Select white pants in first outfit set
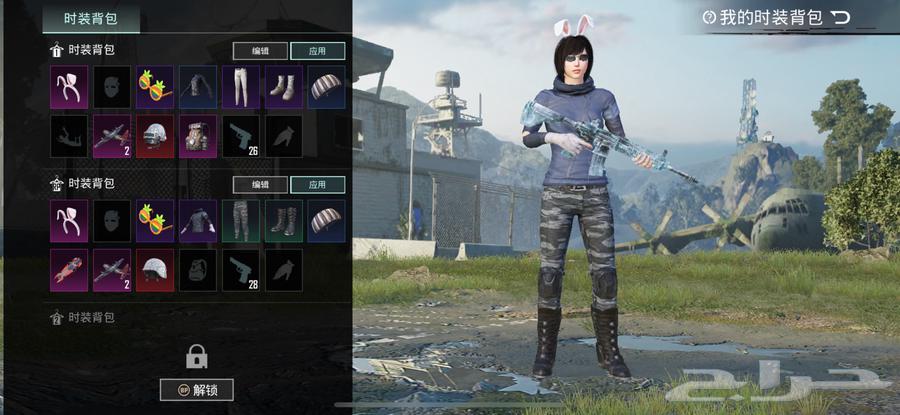900x415 pixels. click(241, 88)
